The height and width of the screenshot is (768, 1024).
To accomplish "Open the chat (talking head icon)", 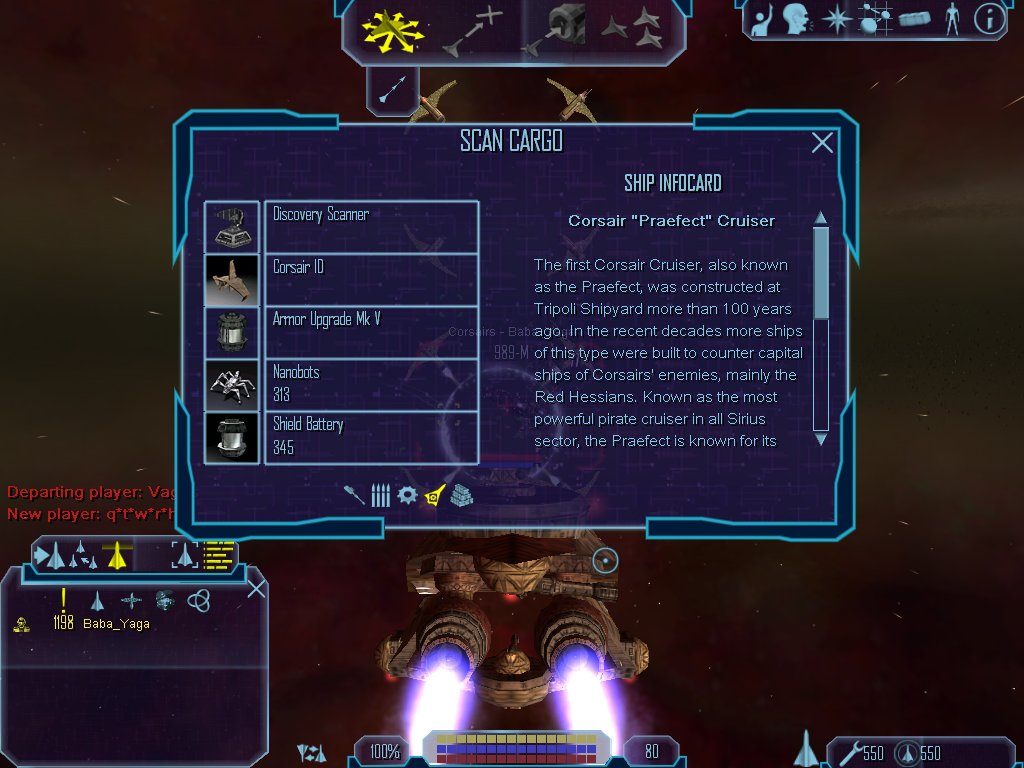I will point(796,18).
